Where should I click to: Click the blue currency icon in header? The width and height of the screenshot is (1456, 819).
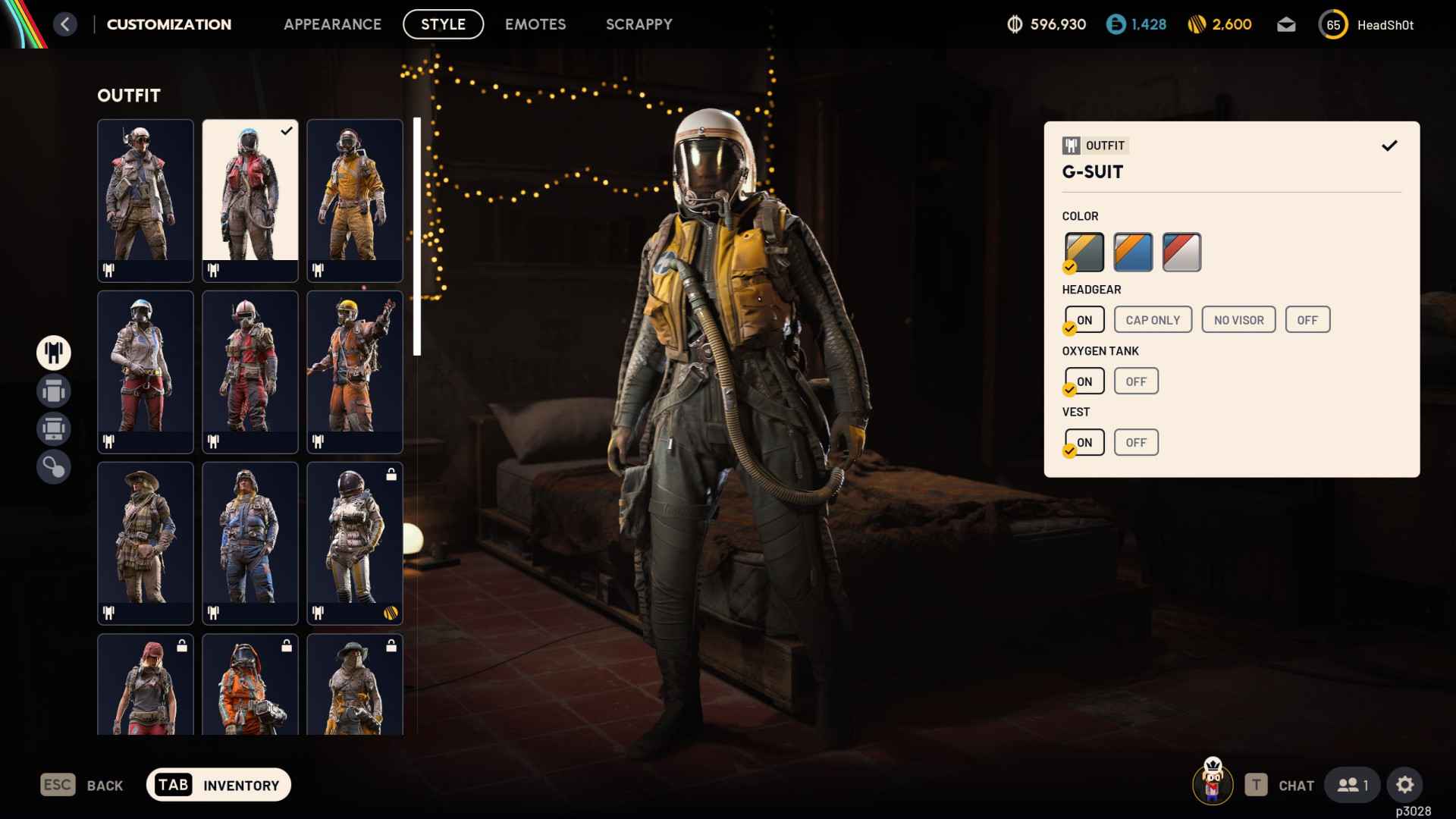coord(1114,24)
